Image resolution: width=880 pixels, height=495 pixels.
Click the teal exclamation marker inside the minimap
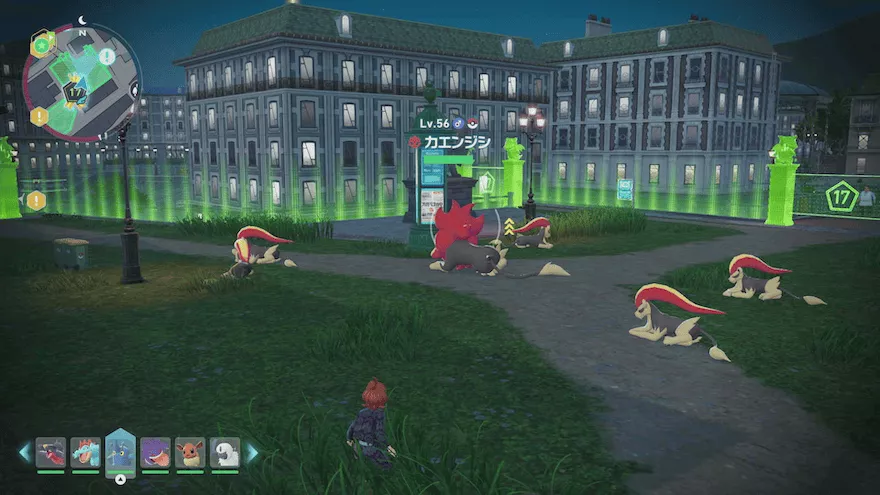pyautogui.click(x=106, y=57)
